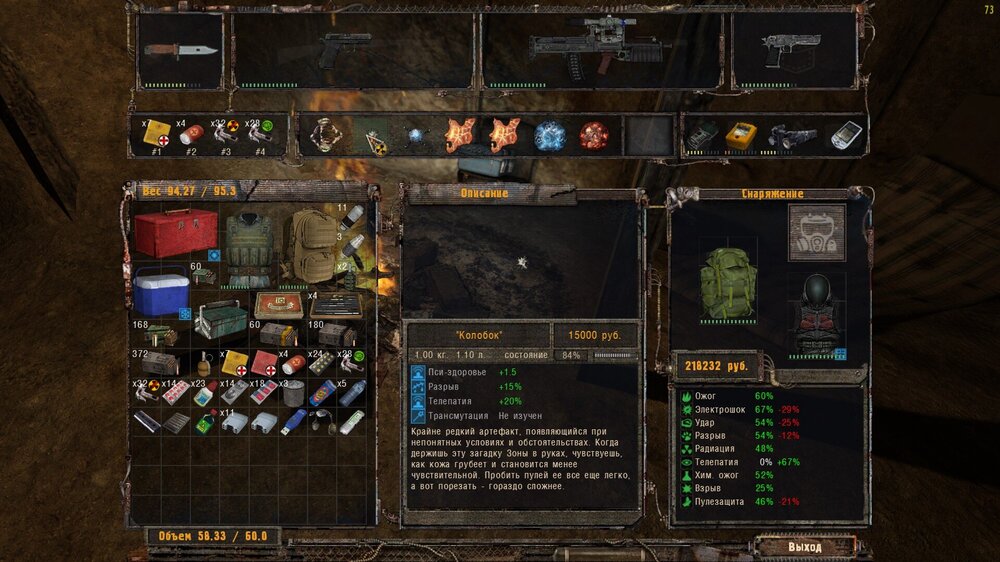Screen dimensions: 1000x562
Task: Choose the silver Desert Eagle pistol slot
Action: coord(794,50)
